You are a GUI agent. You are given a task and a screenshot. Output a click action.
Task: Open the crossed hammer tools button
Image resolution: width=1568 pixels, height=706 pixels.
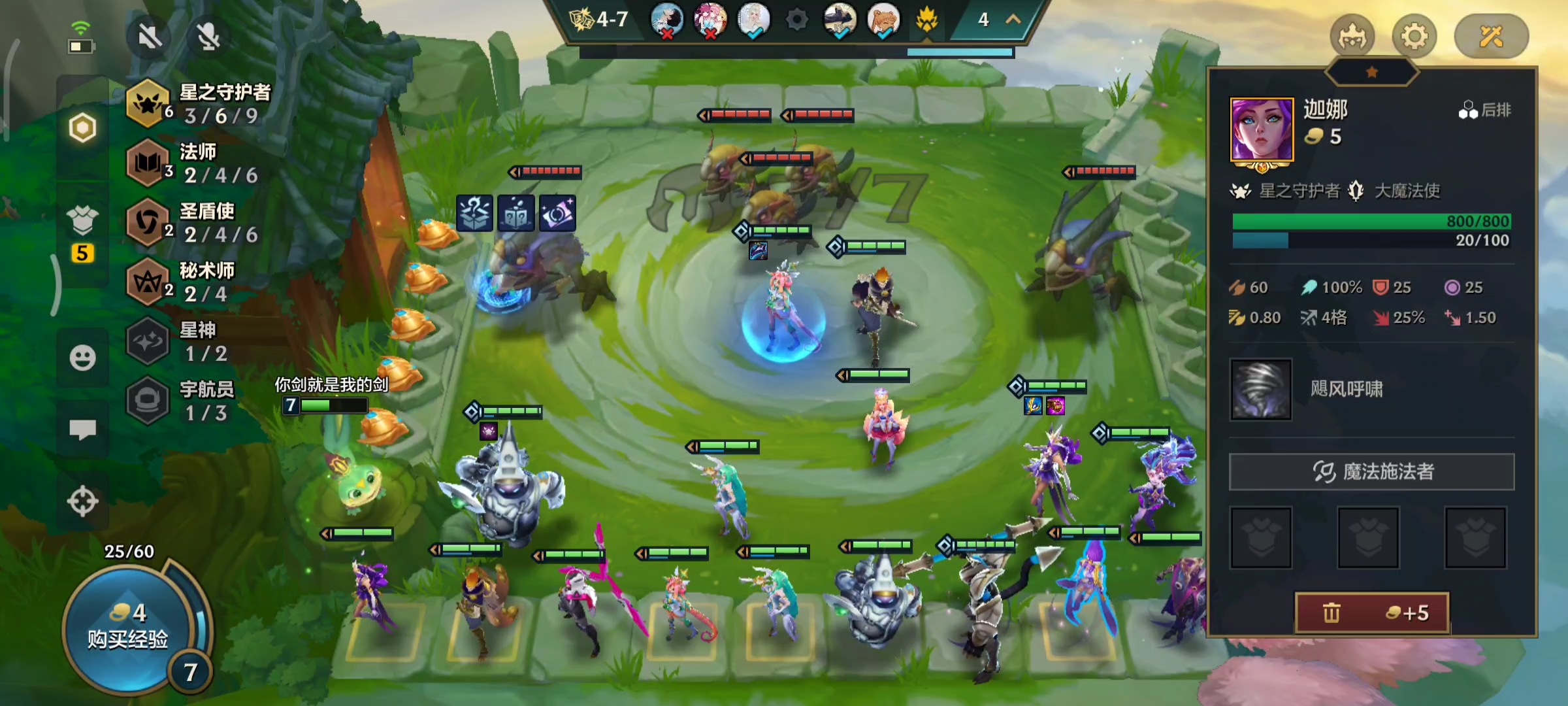pos(1491,37)
